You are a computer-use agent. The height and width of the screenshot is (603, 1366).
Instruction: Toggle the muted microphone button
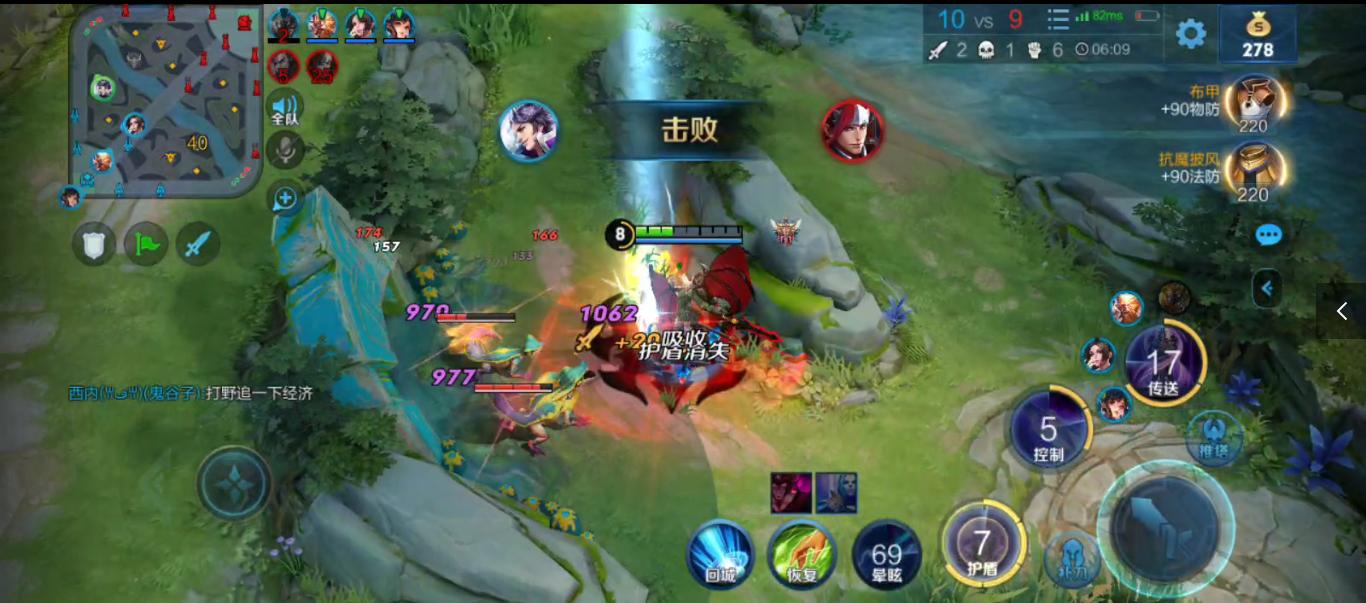[285, 151]
